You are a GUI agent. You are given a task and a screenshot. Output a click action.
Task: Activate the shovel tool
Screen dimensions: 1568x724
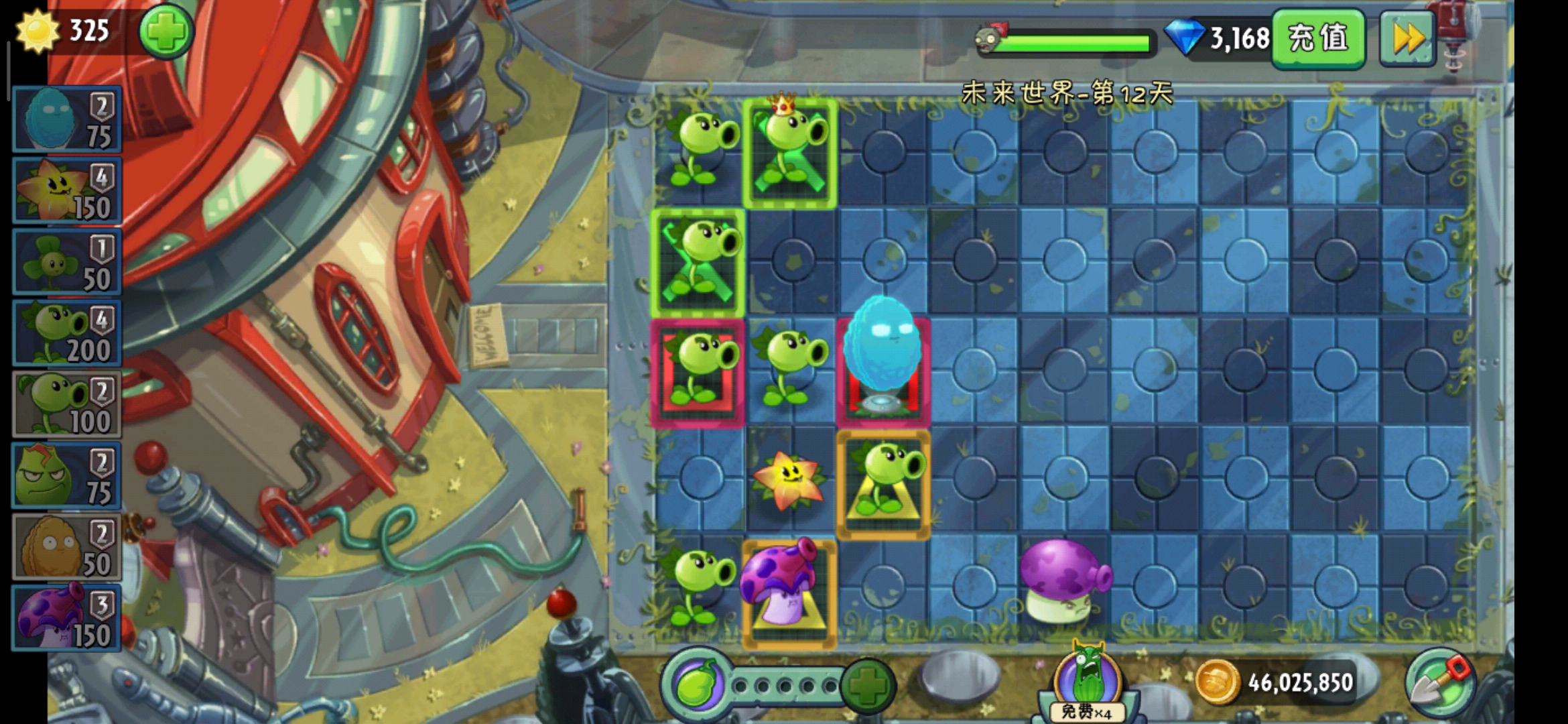(x=1440, y=684)
